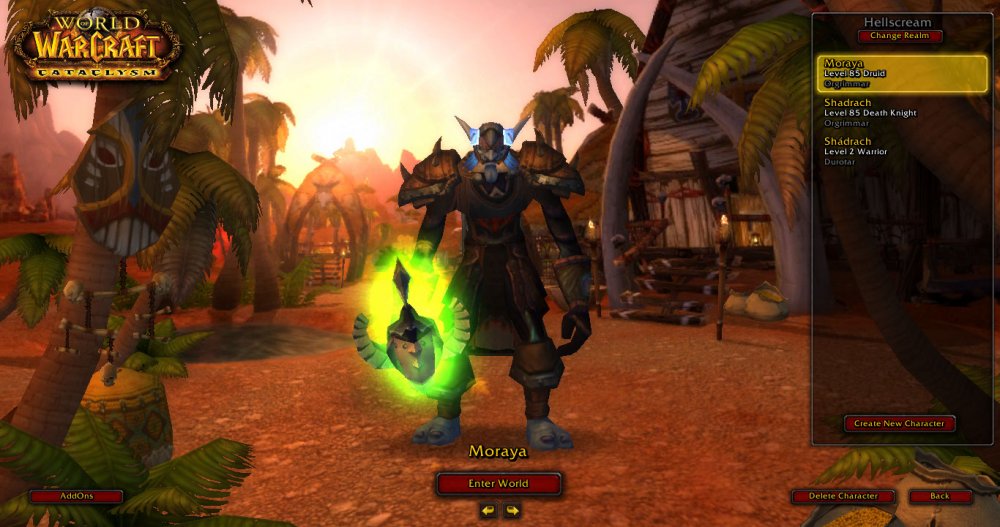Open the AddOns list
The height and width of the screenshot is (527, 1000).
(76, 496)
